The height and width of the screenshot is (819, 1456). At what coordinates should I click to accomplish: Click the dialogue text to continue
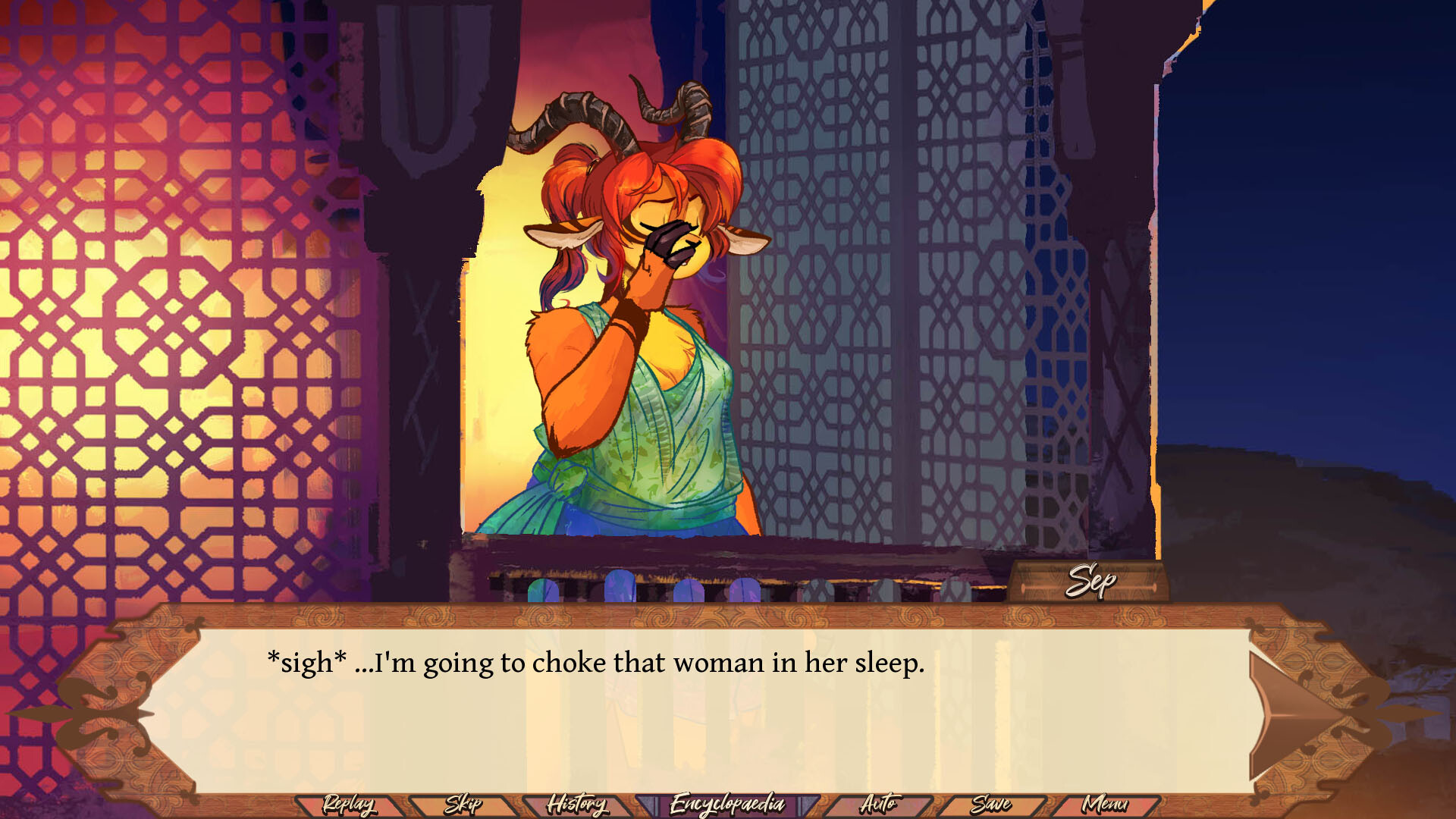click(x=594, y=663)
